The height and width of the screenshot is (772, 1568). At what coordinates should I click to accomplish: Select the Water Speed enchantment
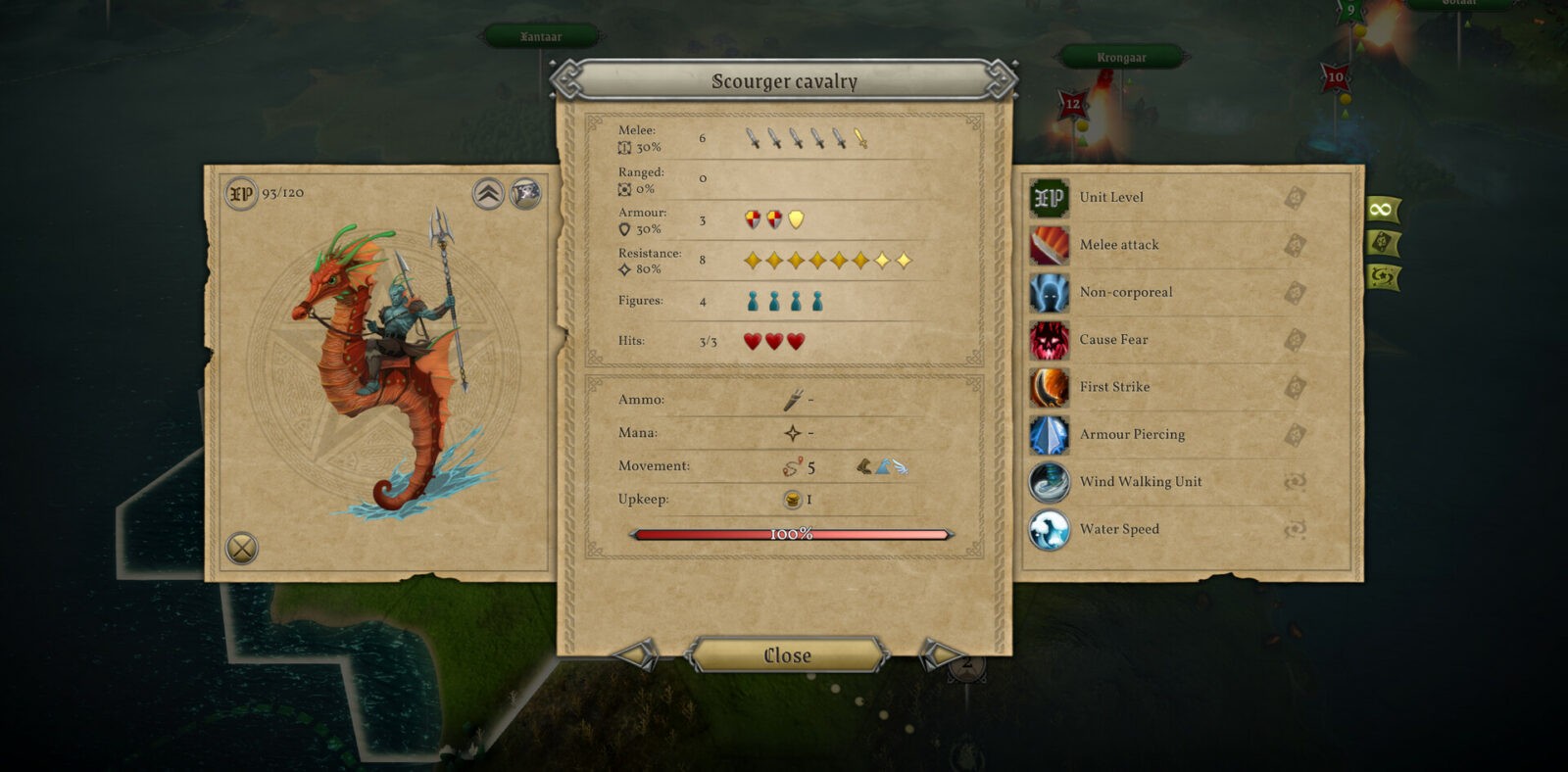click(x=1119, y=529)
